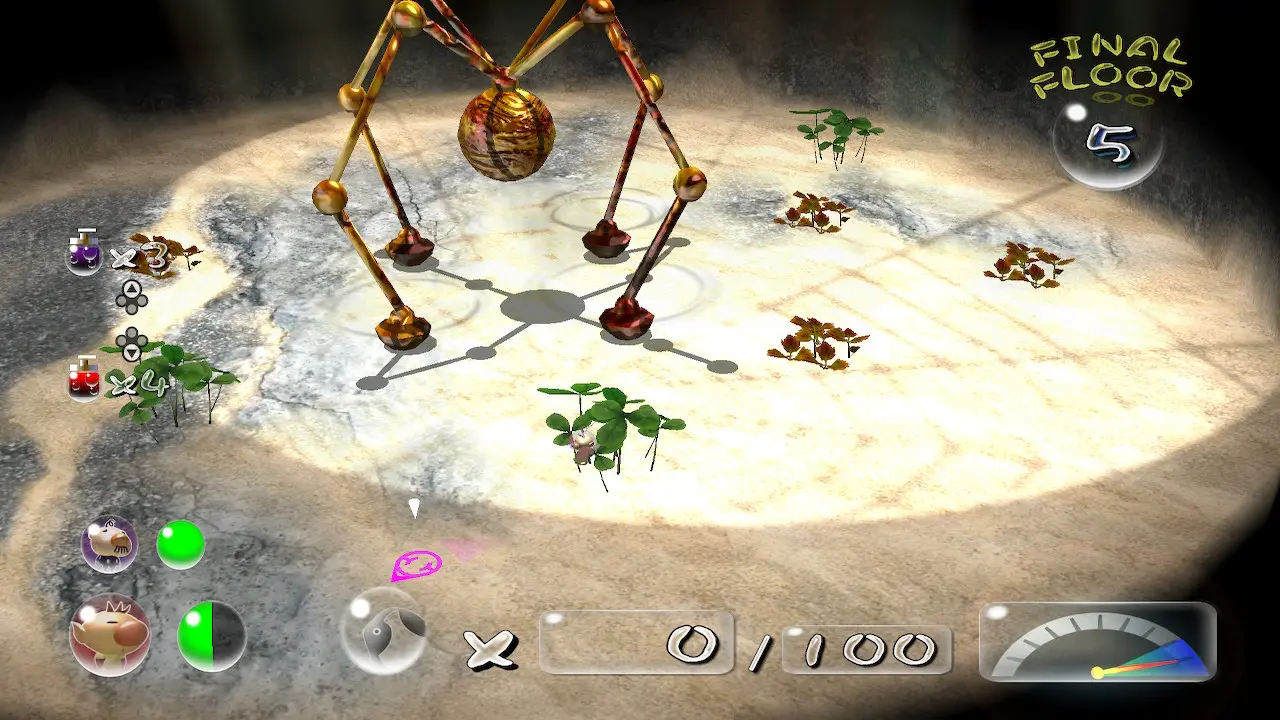Select the large captain portrait in red bubble

point(110,635)
